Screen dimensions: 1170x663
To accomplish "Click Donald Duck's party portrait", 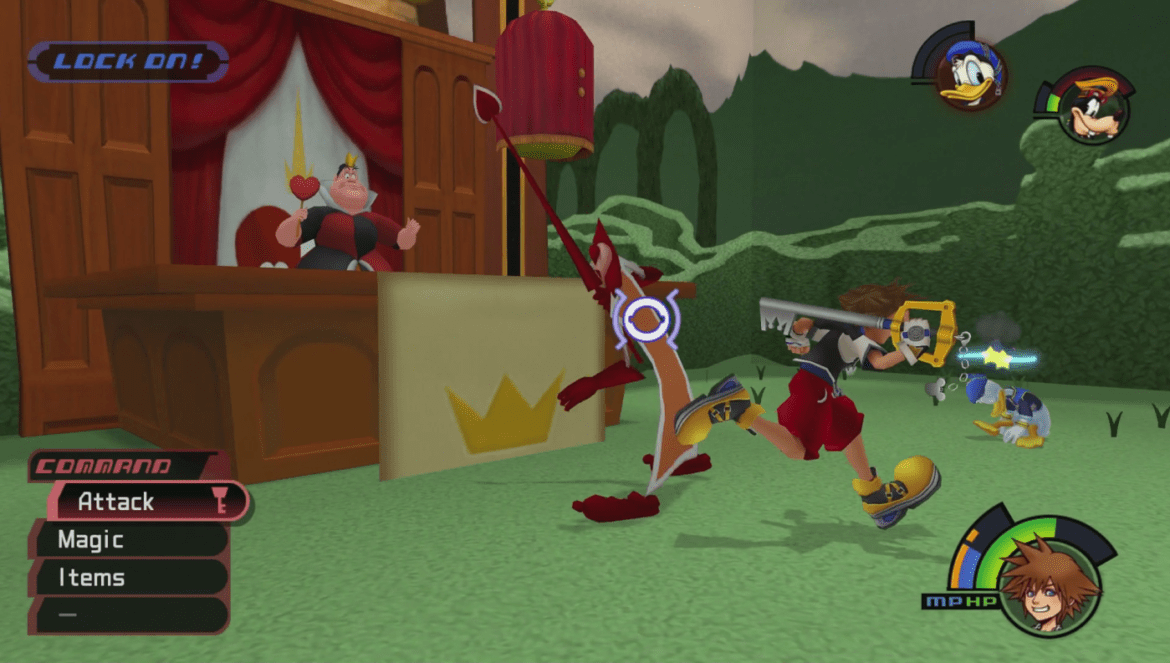I will 969,75.
